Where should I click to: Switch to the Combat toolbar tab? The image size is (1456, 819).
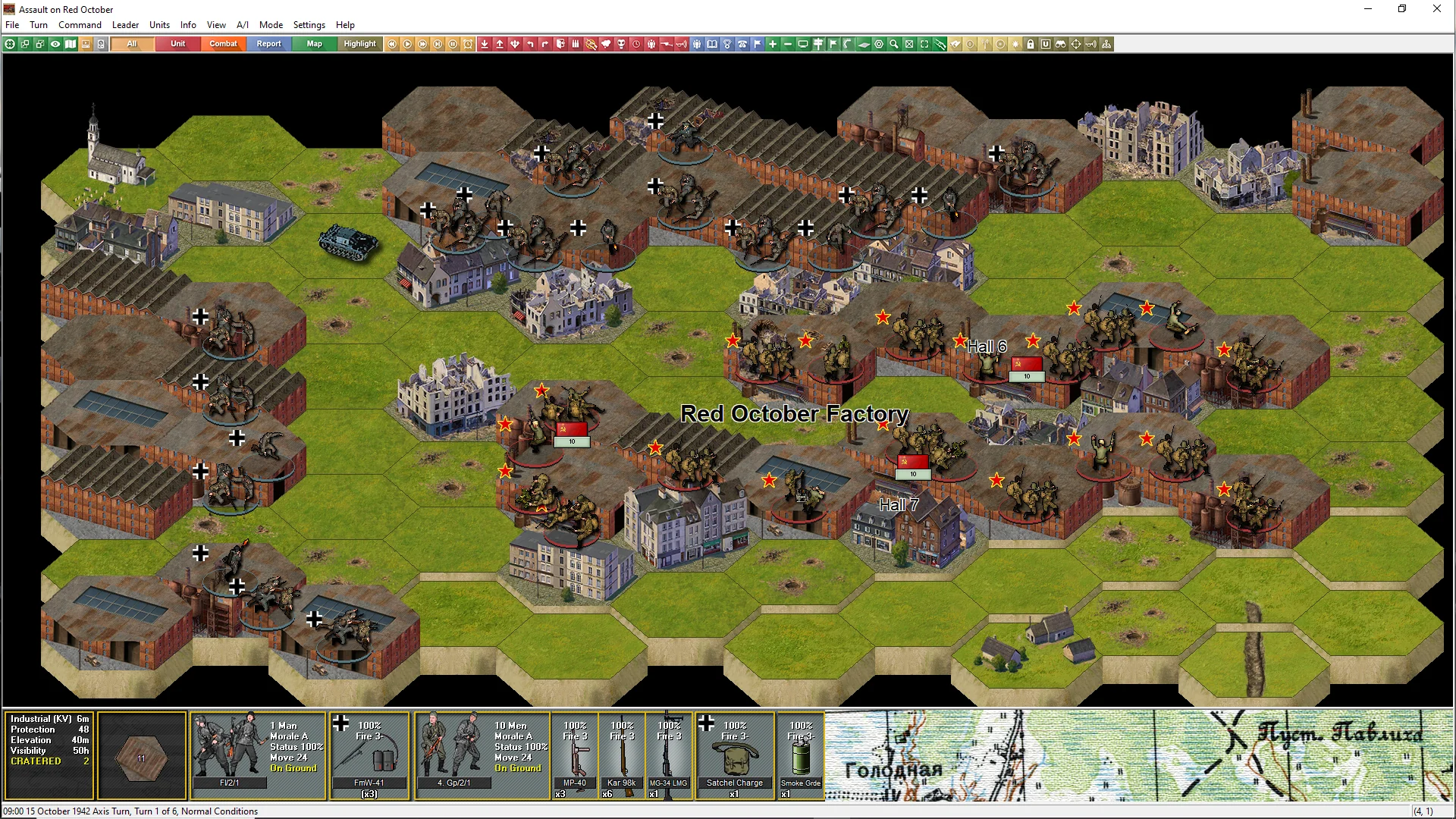(x=223, y=44)
